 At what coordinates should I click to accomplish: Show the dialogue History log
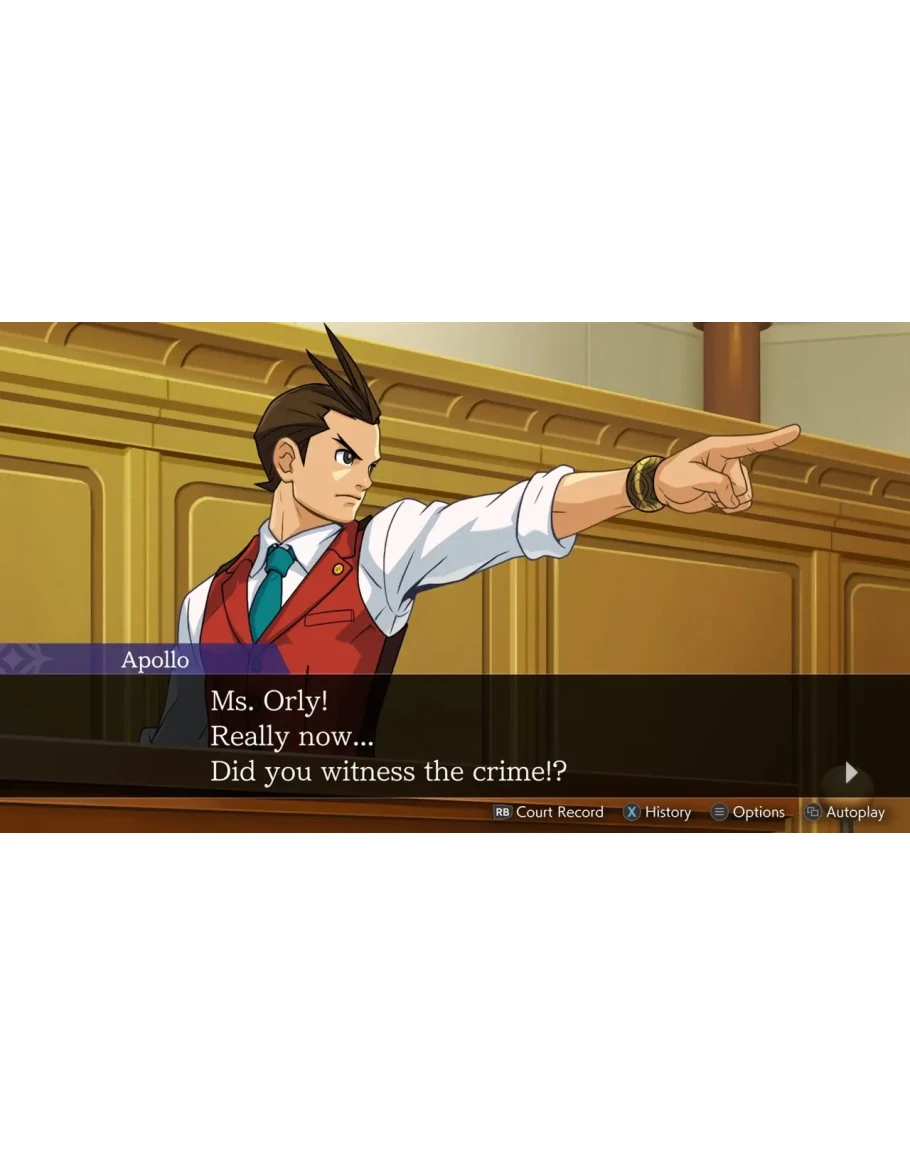(x=658, y=812)
